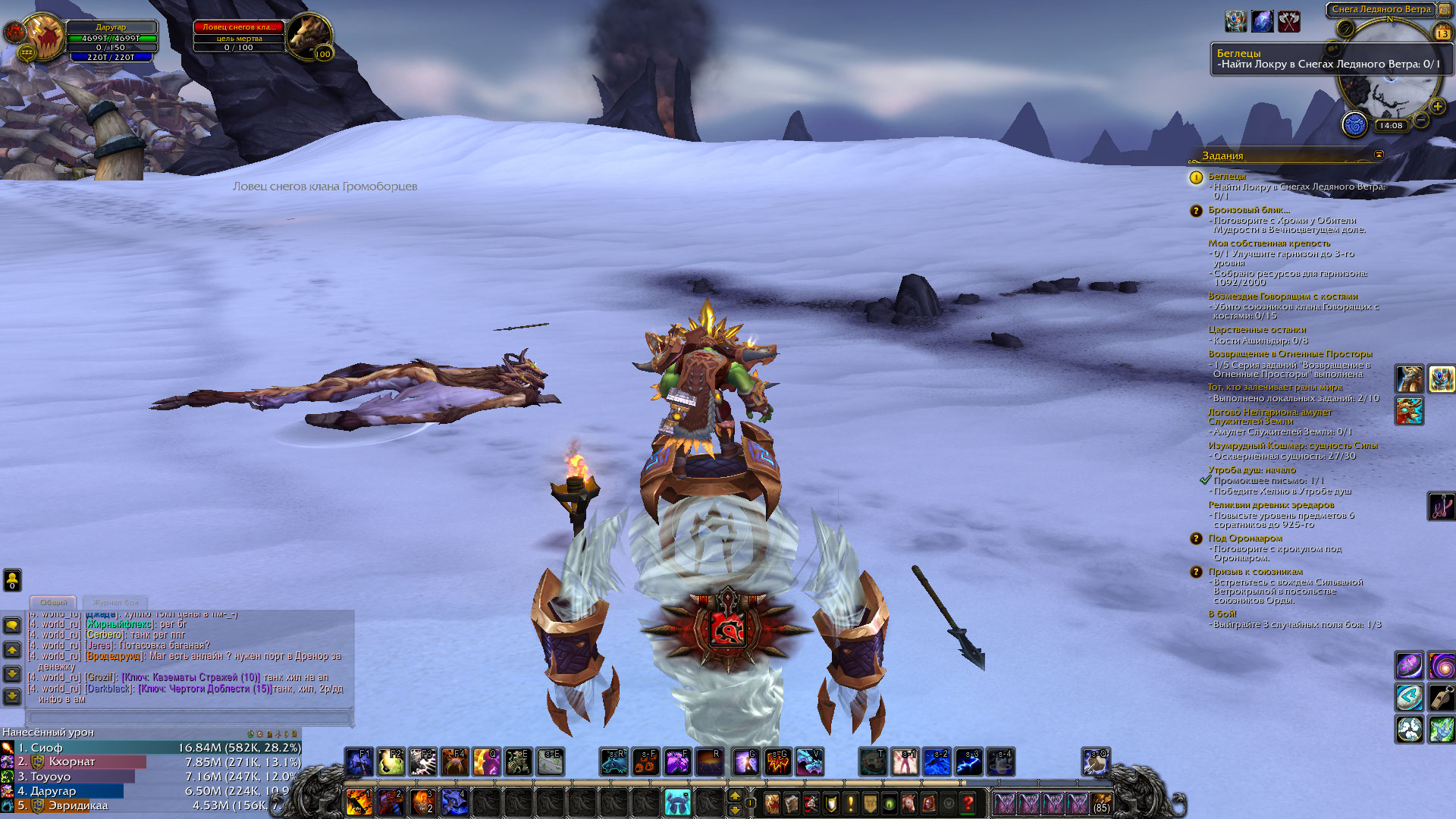Zoom out the minimap with minus button

[1422, 120]
